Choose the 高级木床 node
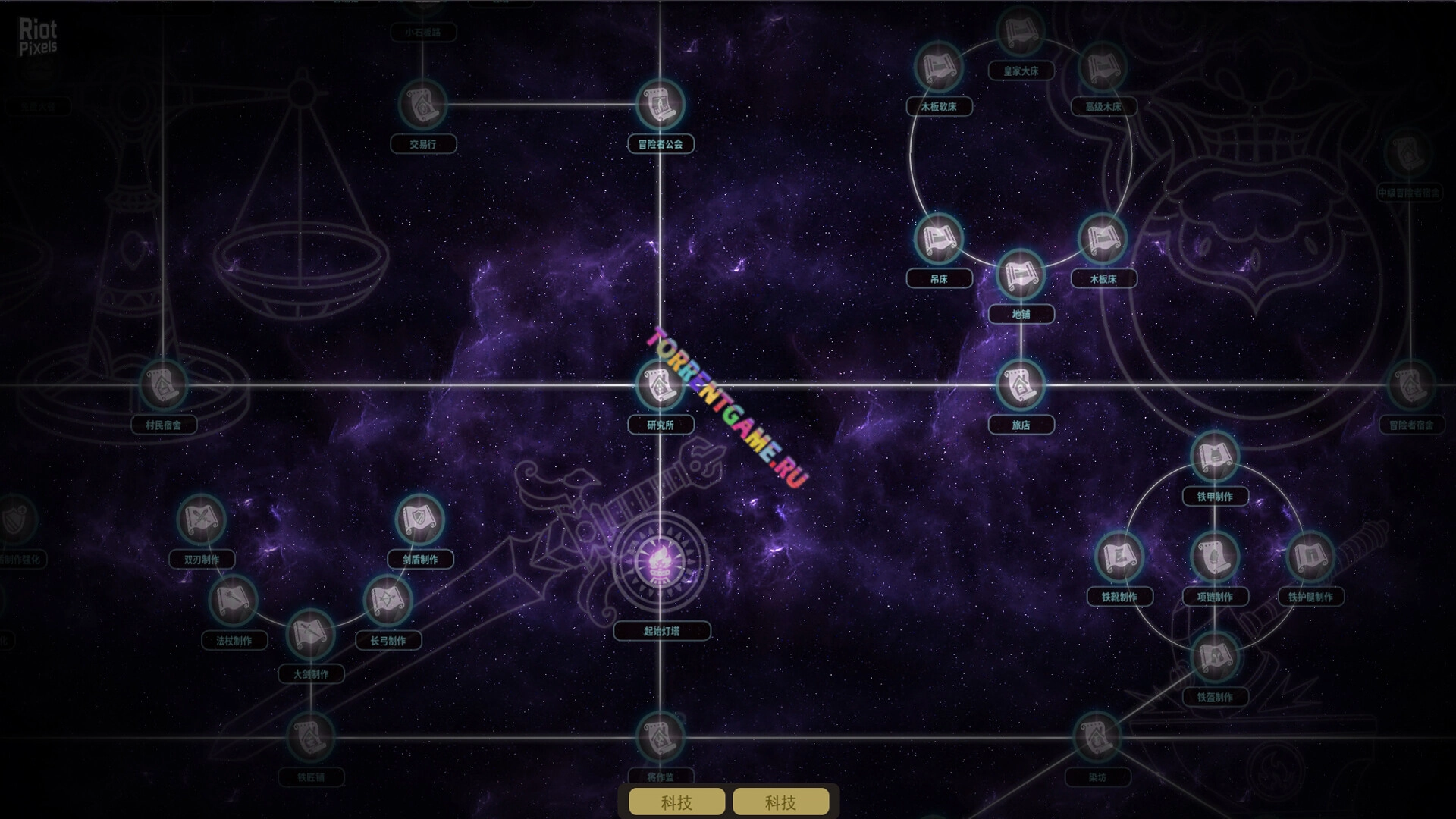 [x=1103, y=67]
